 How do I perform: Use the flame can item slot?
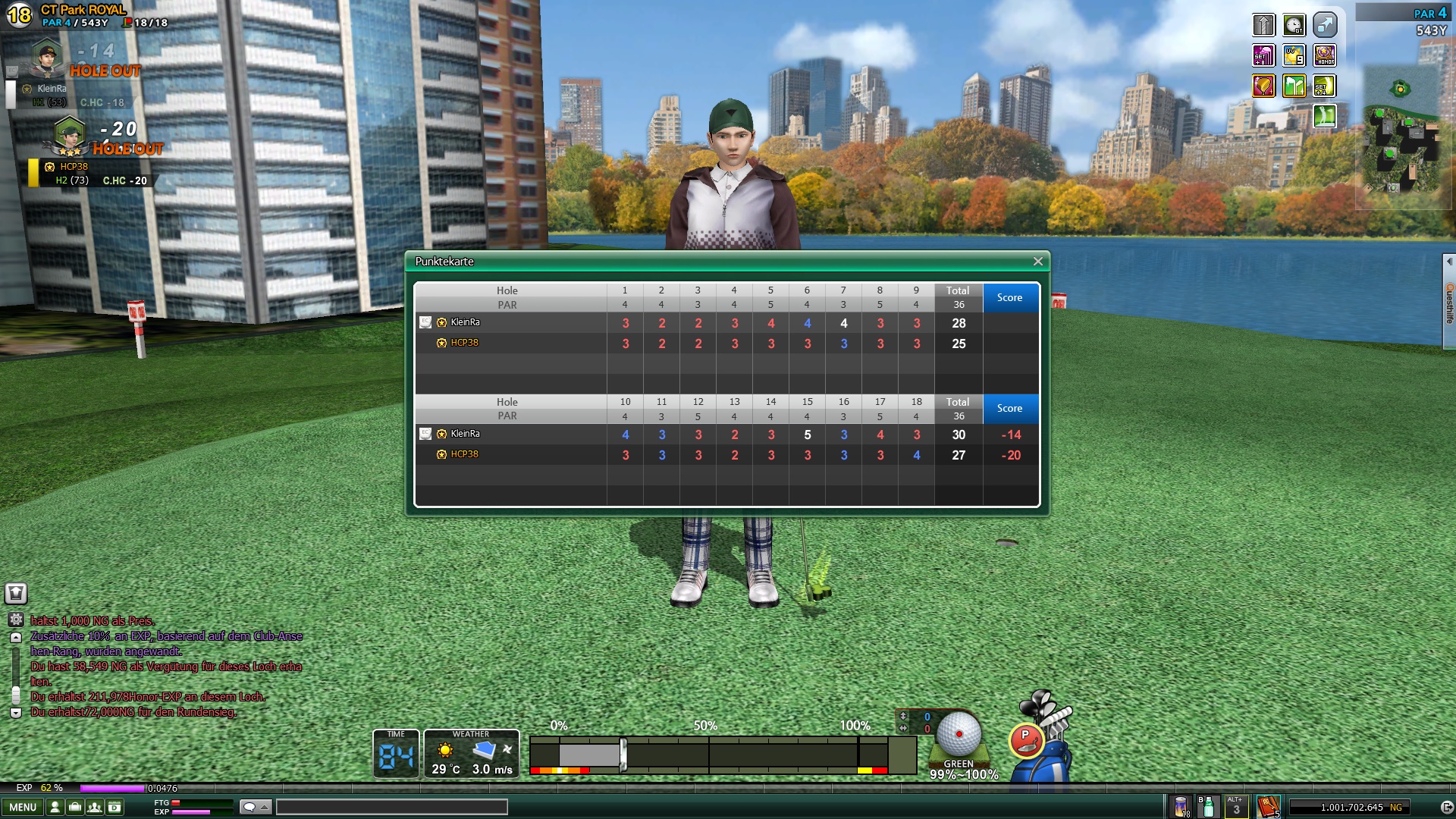(1181, 807)
